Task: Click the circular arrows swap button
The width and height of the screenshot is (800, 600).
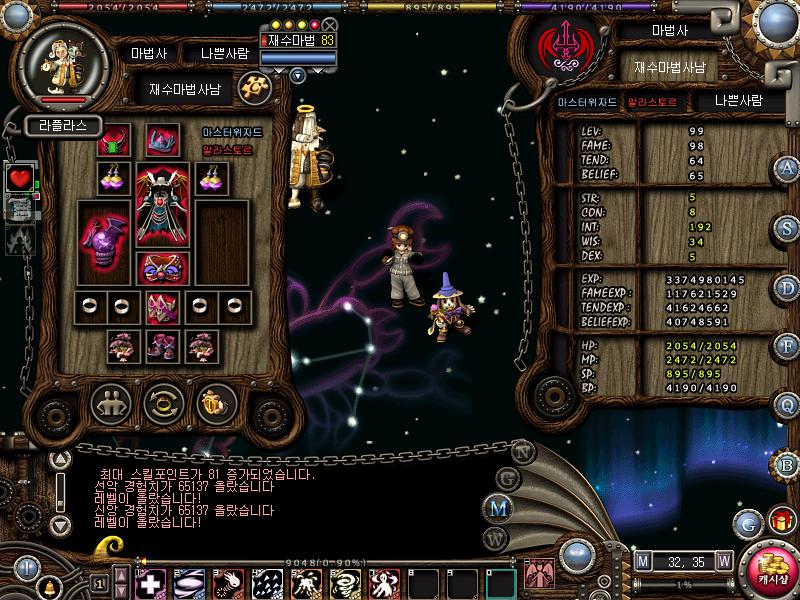Action: (x=163, y=403)
